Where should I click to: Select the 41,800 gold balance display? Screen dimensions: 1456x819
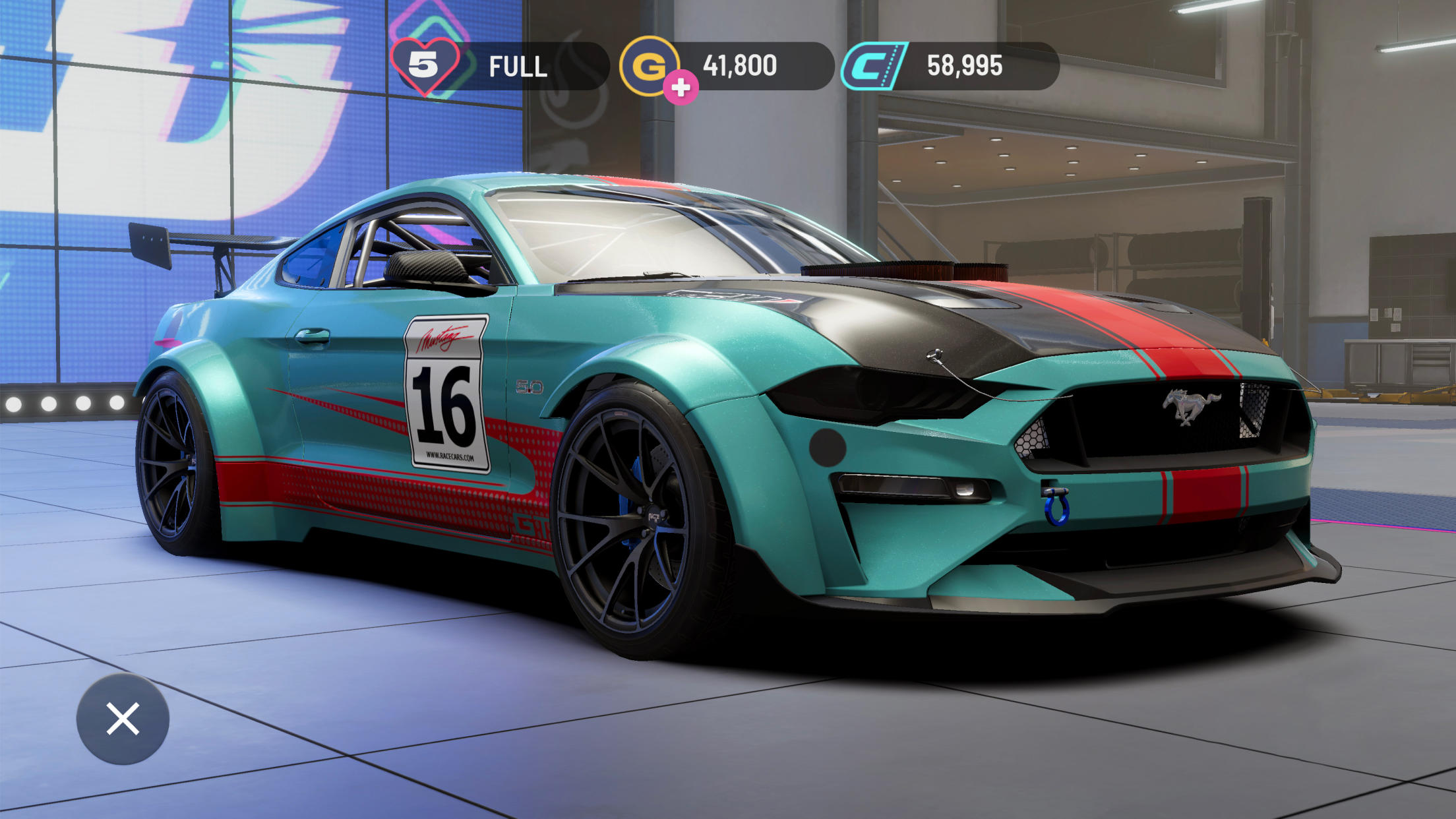(739, 65)
